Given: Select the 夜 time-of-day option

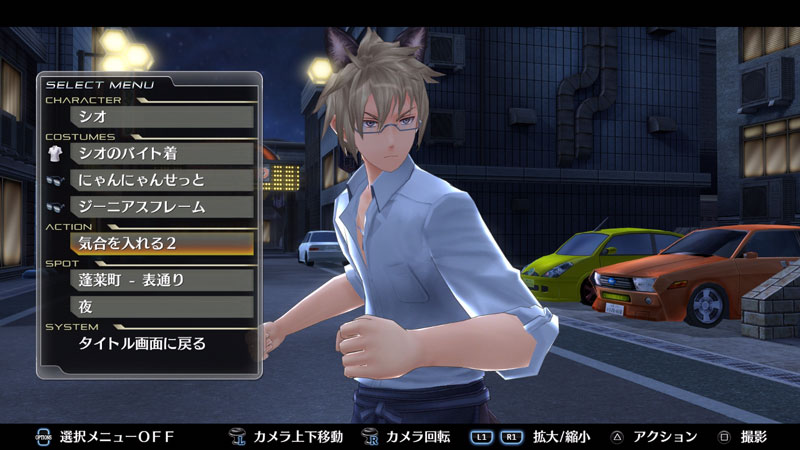Looking at the screenshot, I should pos(160,307).
